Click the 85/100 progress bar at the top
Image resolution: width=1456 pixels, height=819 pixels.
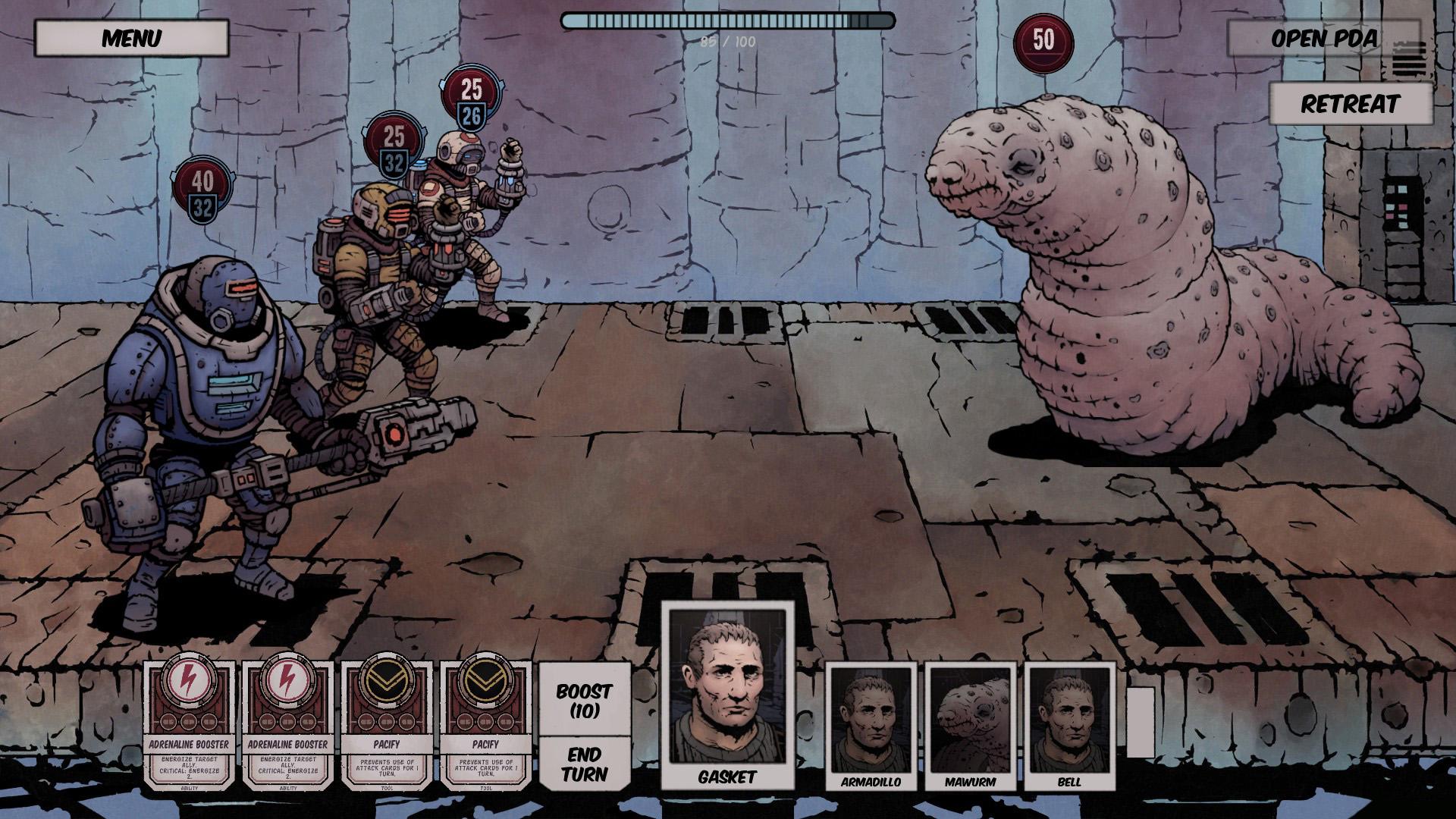[726, 23]
